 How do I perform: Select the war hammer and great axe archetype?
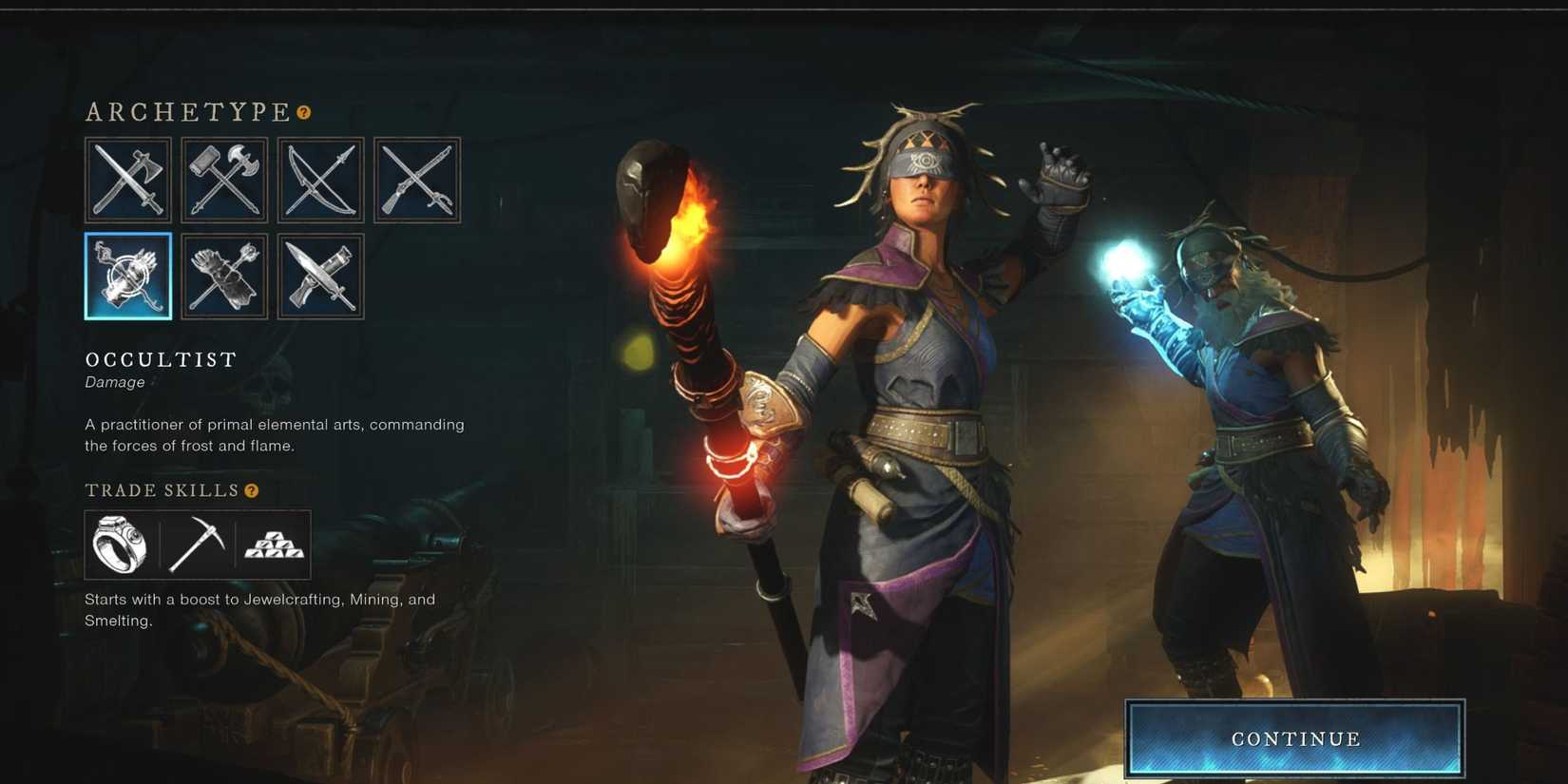223,180
